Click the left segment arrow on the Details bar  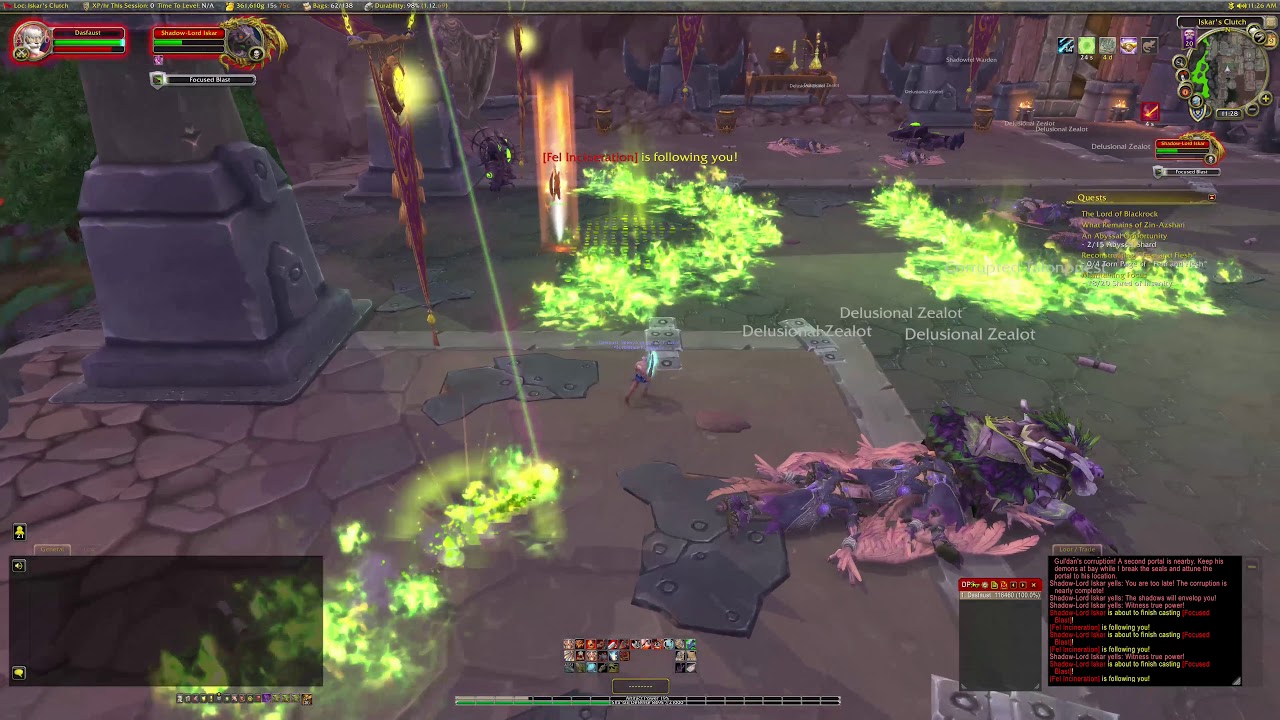[1014, 585]
